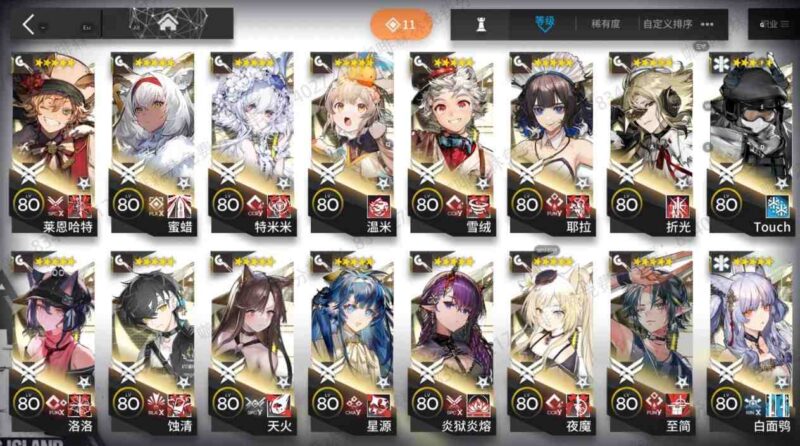
Task: Select operator card 莱恩哈特
Action: [x=54, y=140]
